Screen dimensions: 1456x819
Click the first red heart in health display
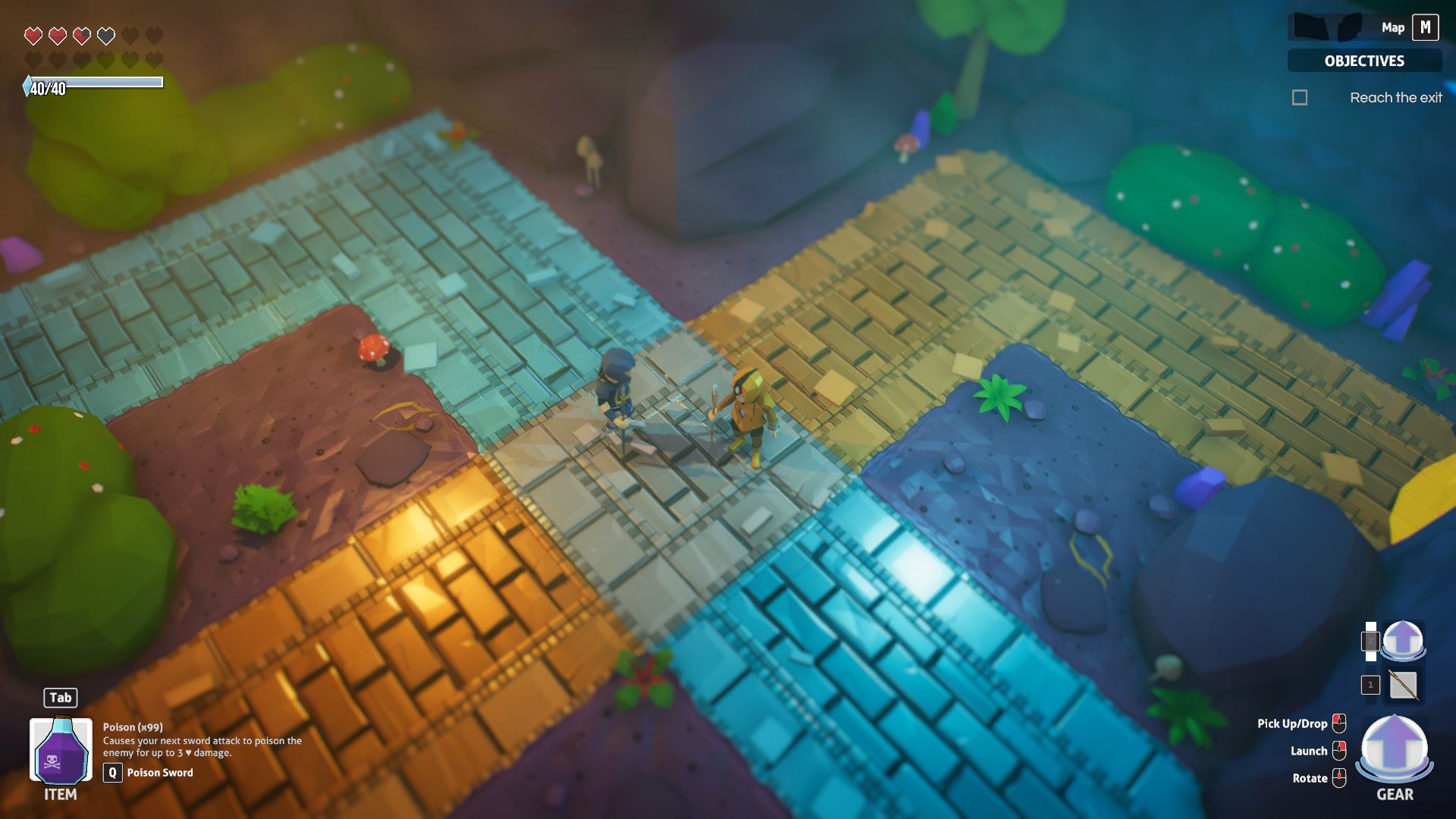click(32, 34)
